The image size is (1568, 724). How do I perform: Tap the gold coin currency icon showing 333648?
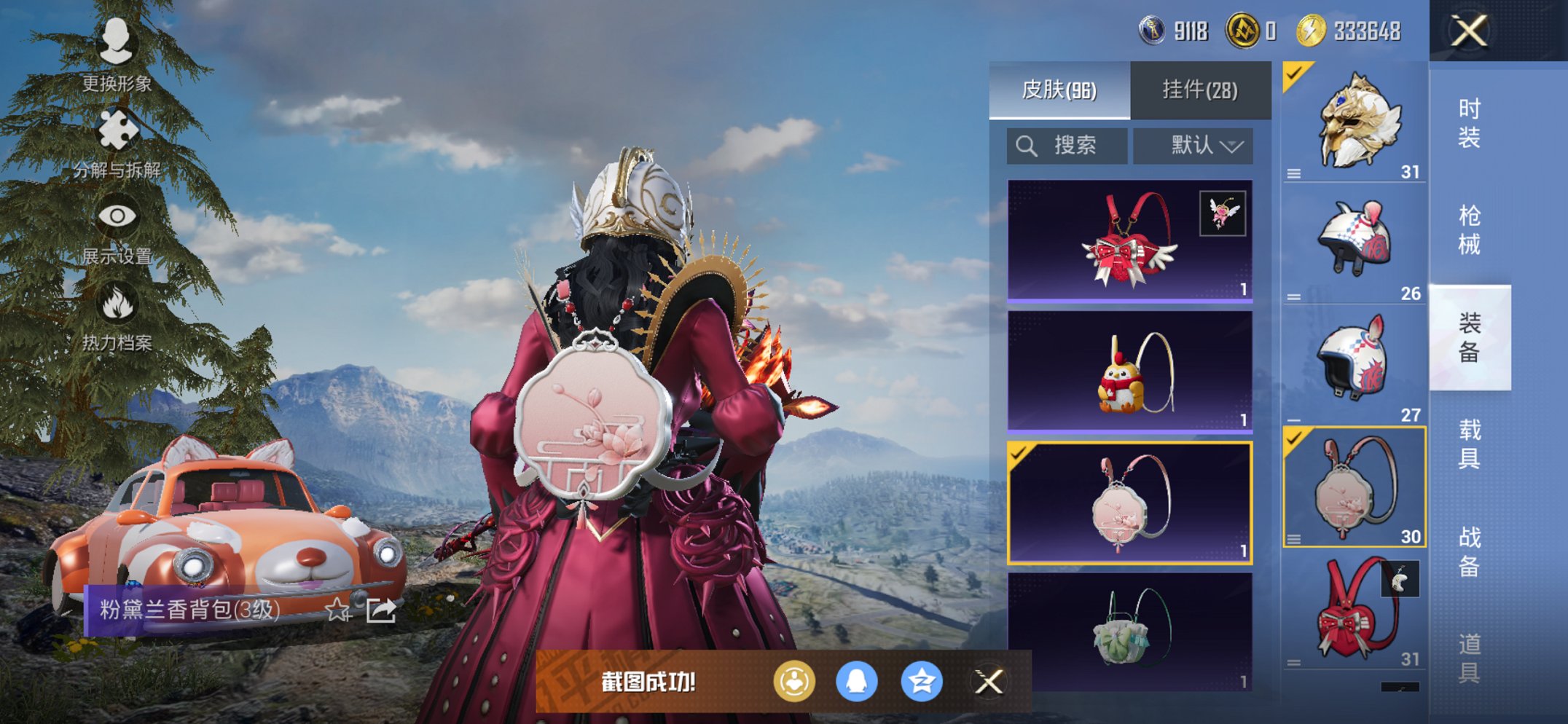[1315, 31]
